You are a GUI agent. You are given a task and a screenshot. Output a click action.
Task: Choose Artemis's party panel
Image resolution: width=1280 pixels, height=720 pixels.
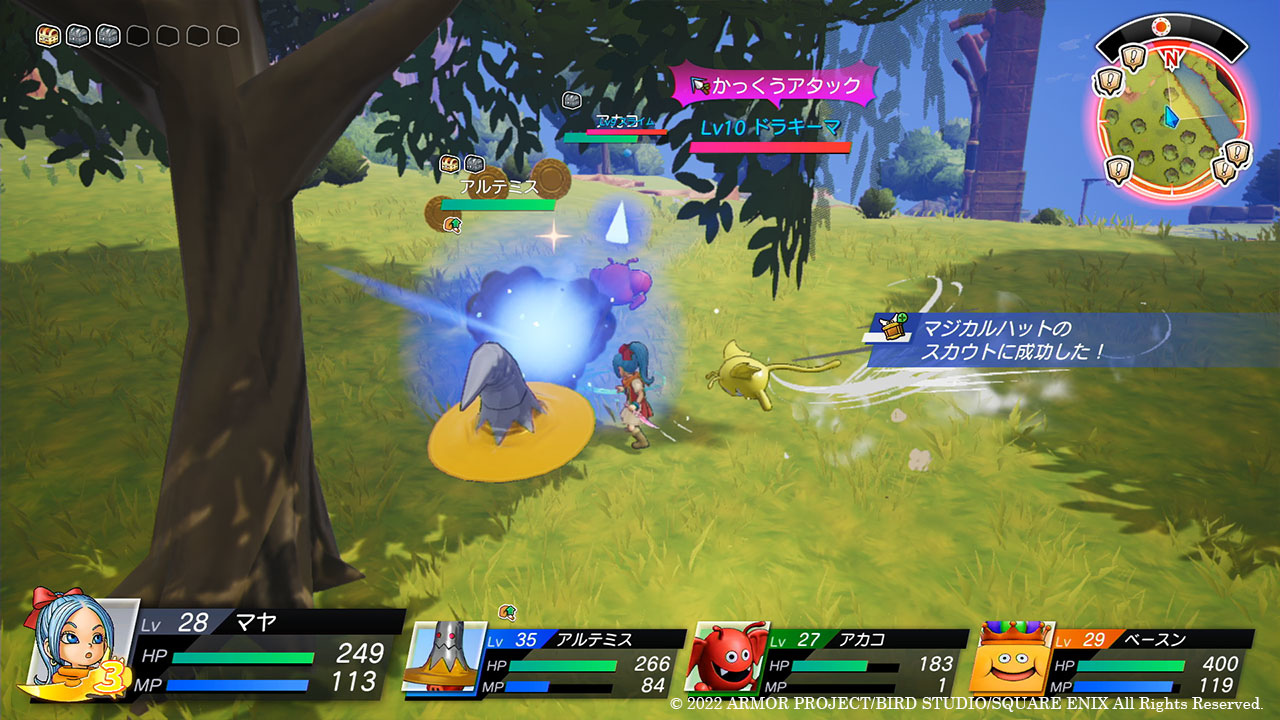point(545,662)
